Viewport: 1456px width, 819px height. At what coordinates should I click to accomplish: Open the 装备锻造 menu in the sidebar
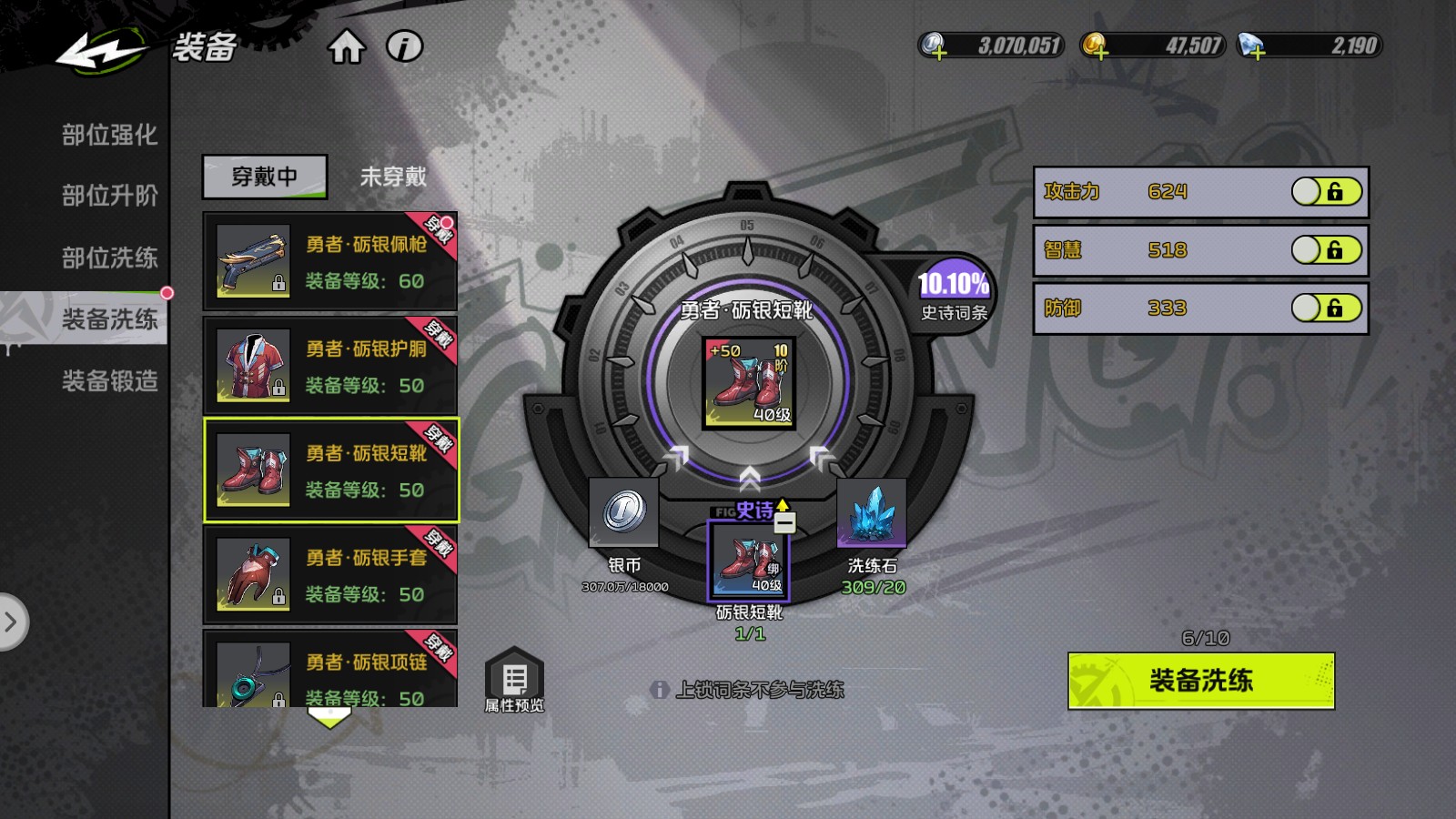click(x=109, y=382)
